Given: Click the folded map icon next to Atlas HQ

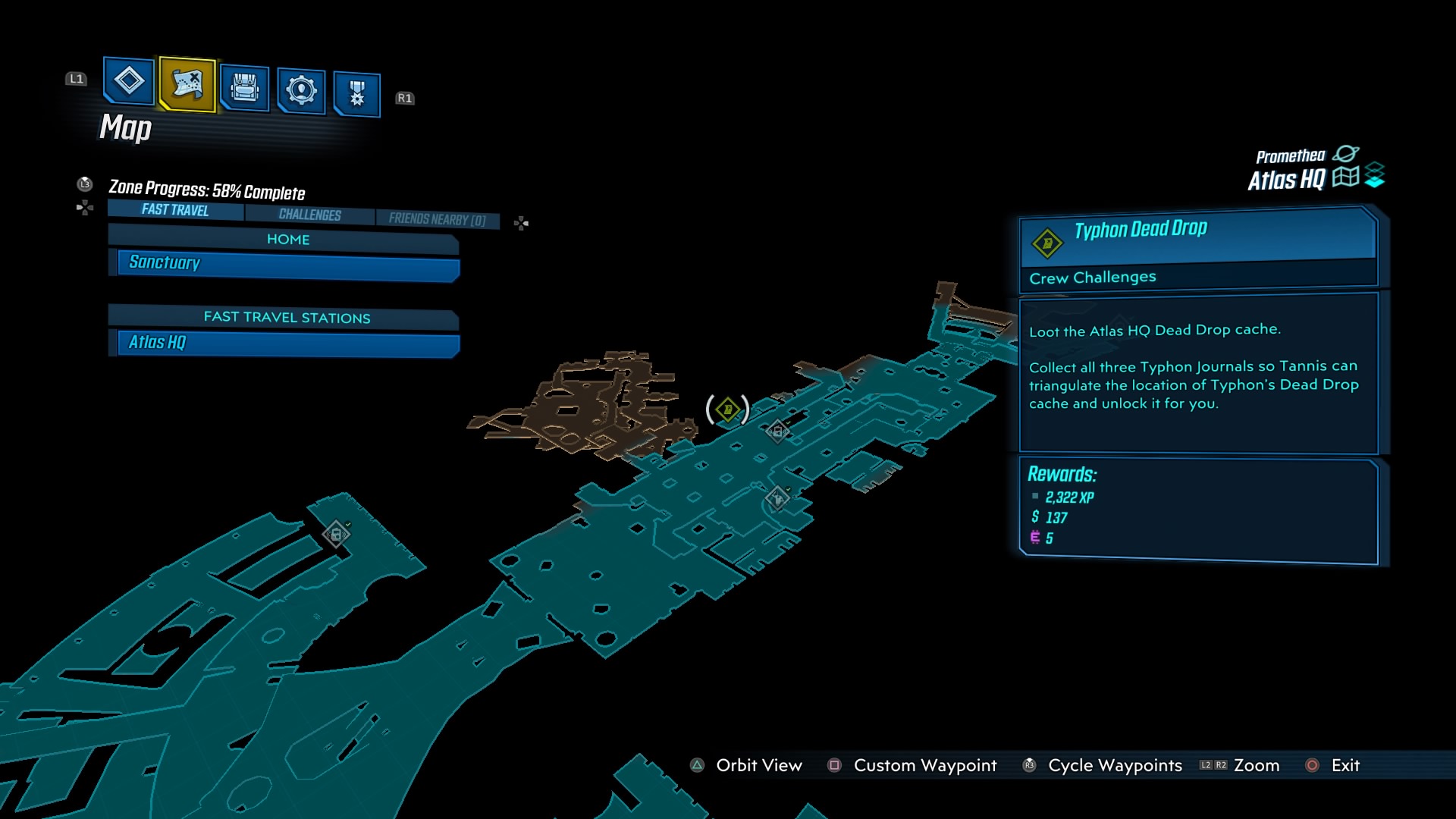Looking at the screenshot, I should [1345, 177].
